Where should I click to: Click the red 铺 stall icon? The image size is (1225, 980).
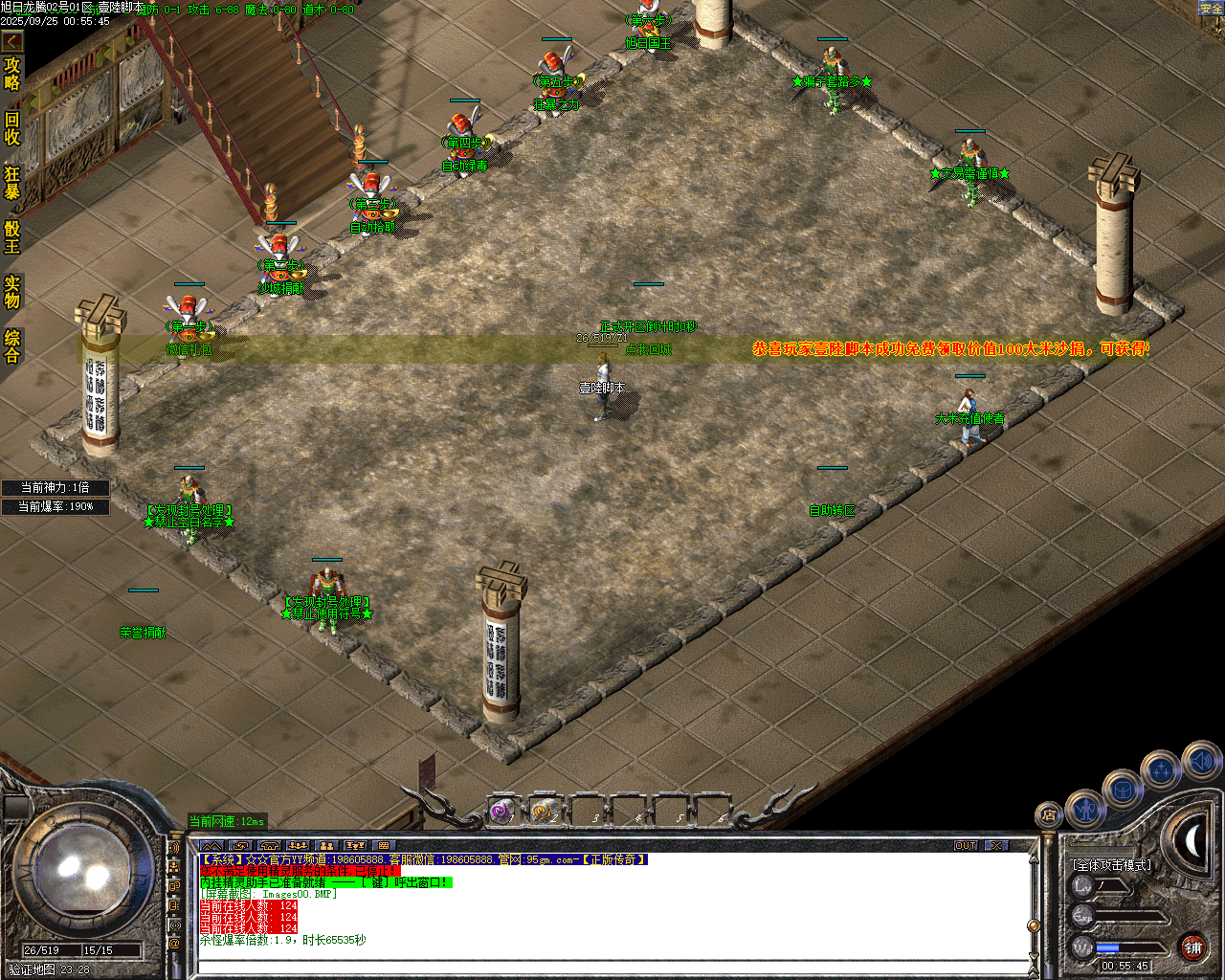tap(1194, 947)
